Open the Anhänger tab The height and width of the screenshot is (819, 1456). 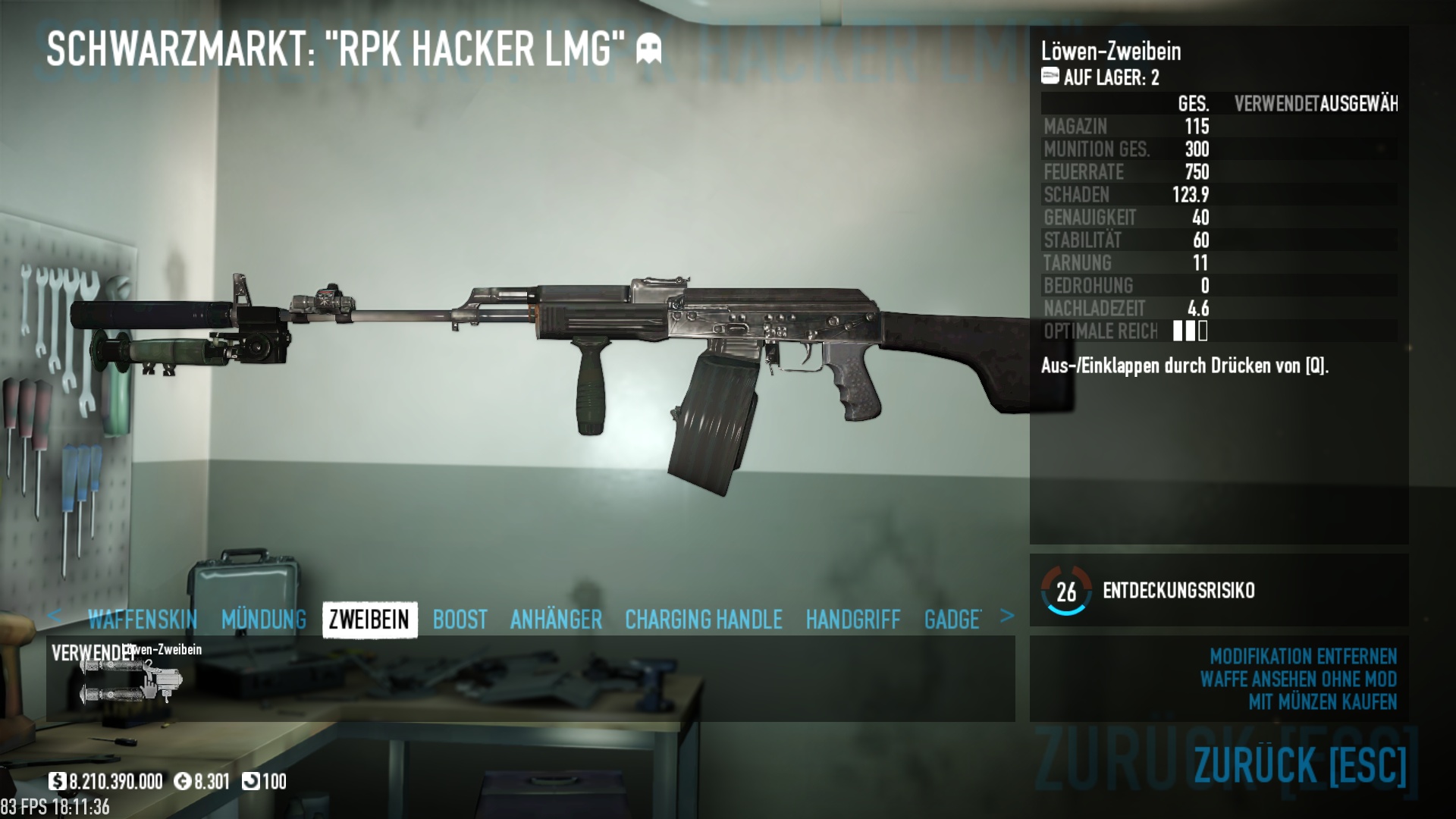[556, 620]
